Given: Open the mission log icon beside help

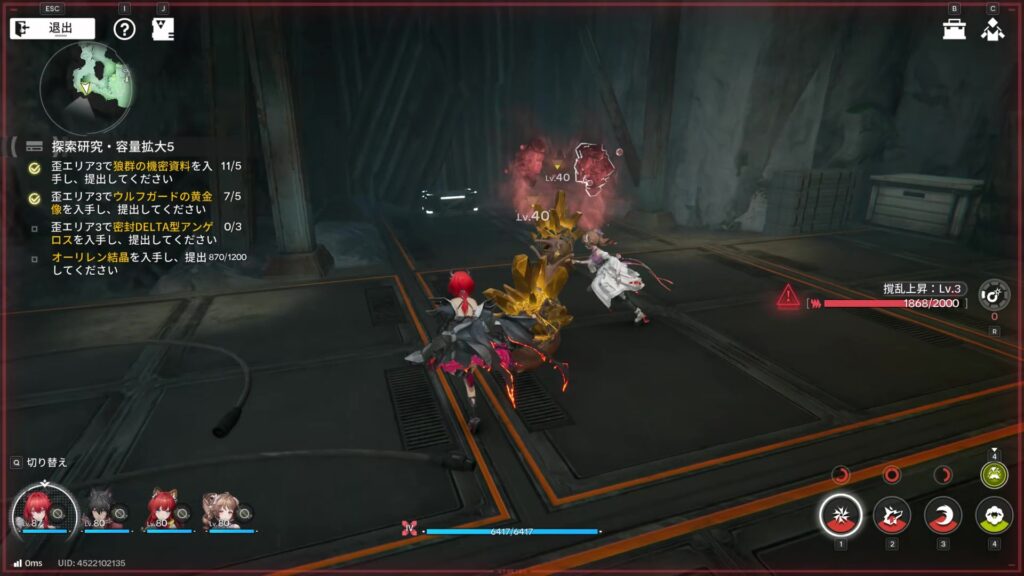Looking at the screenshot, I should (x=163, y=28).
